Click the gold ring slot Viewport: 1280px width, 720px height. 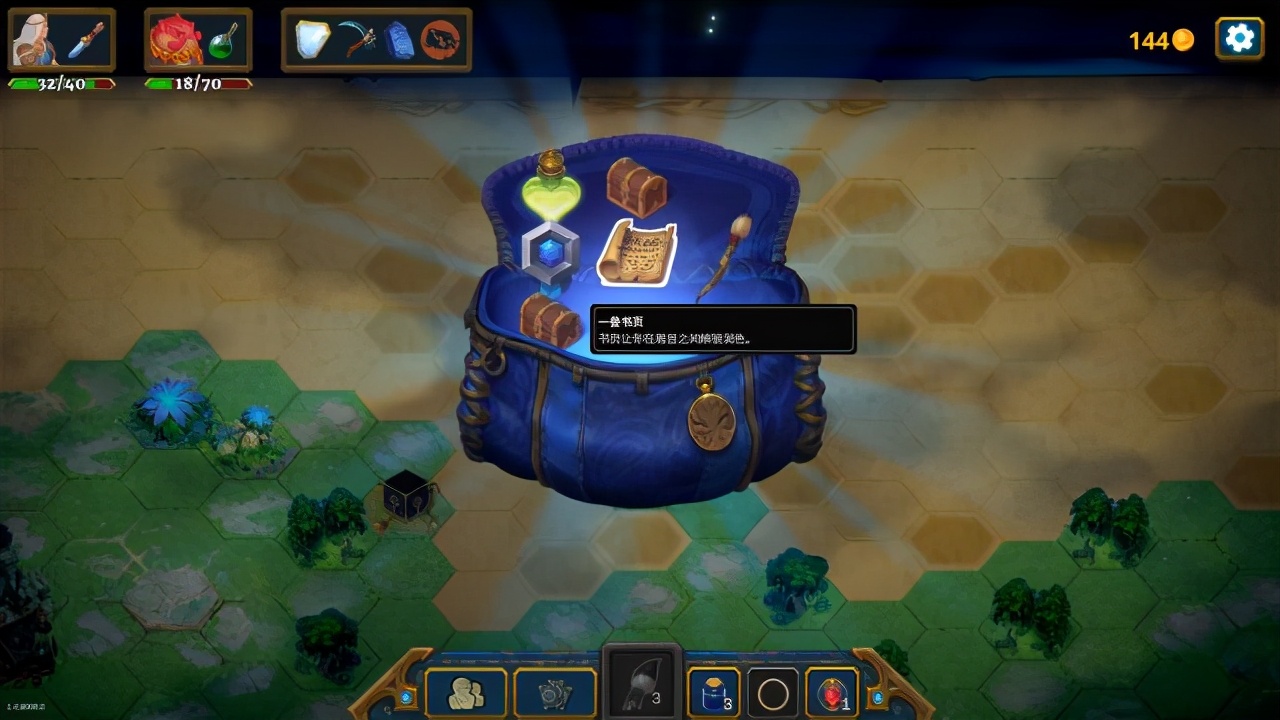tap(773, 692)
